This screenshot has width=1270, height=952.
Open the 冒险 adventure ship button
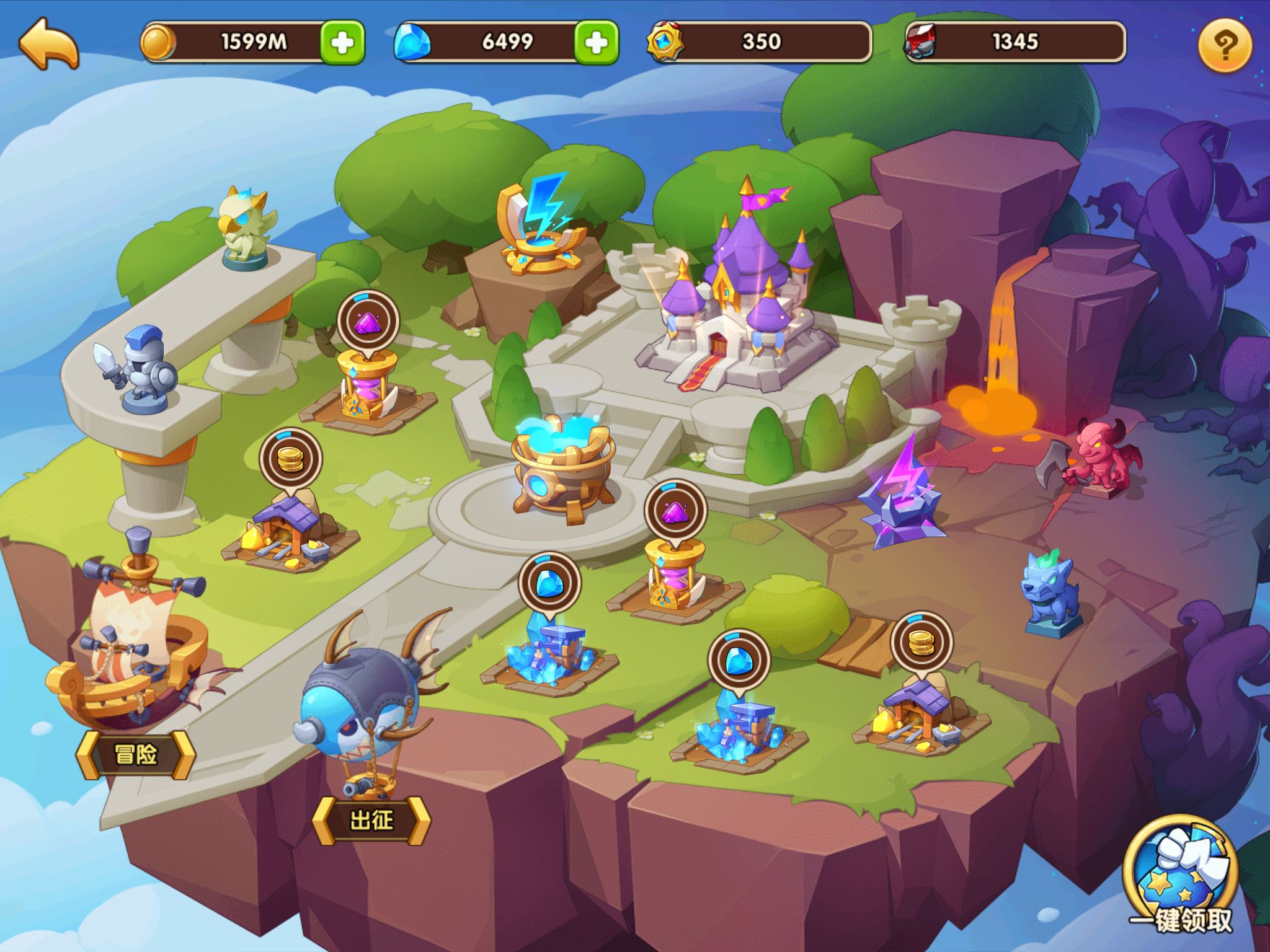(135, 754)
